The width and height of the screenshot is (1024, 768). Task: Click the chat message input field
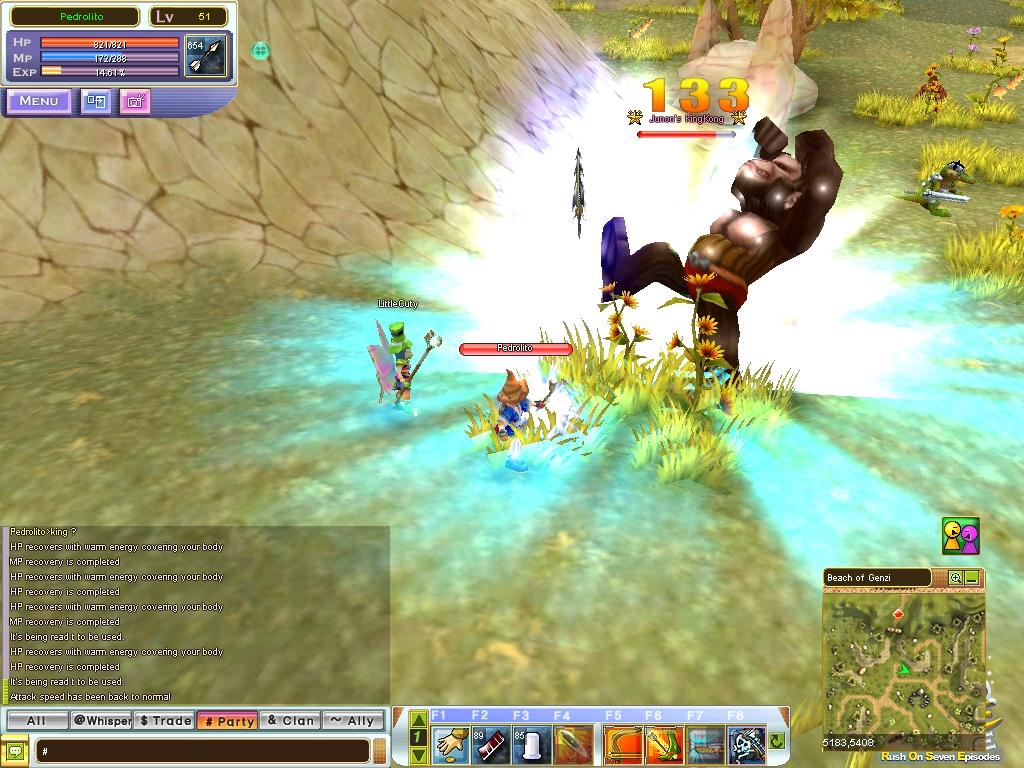coord(204,750)
